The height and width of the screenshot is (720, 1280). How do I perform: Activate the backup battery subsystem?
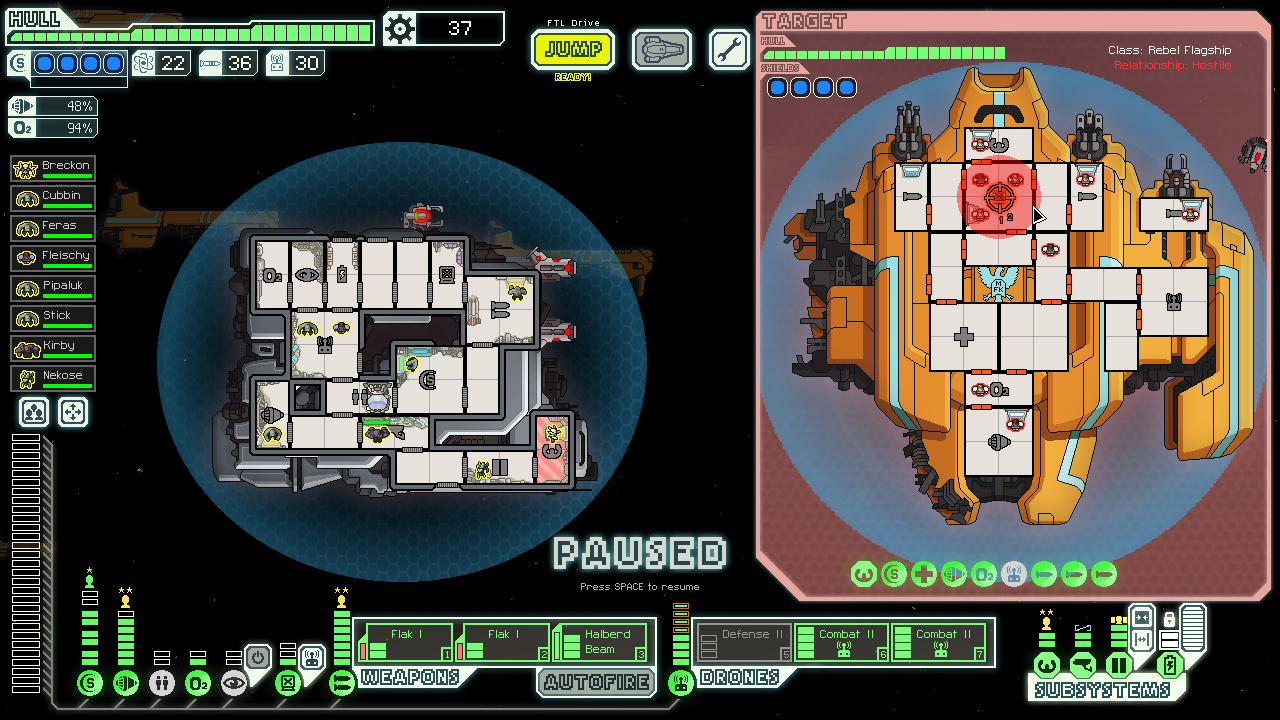pos(1169,665)
